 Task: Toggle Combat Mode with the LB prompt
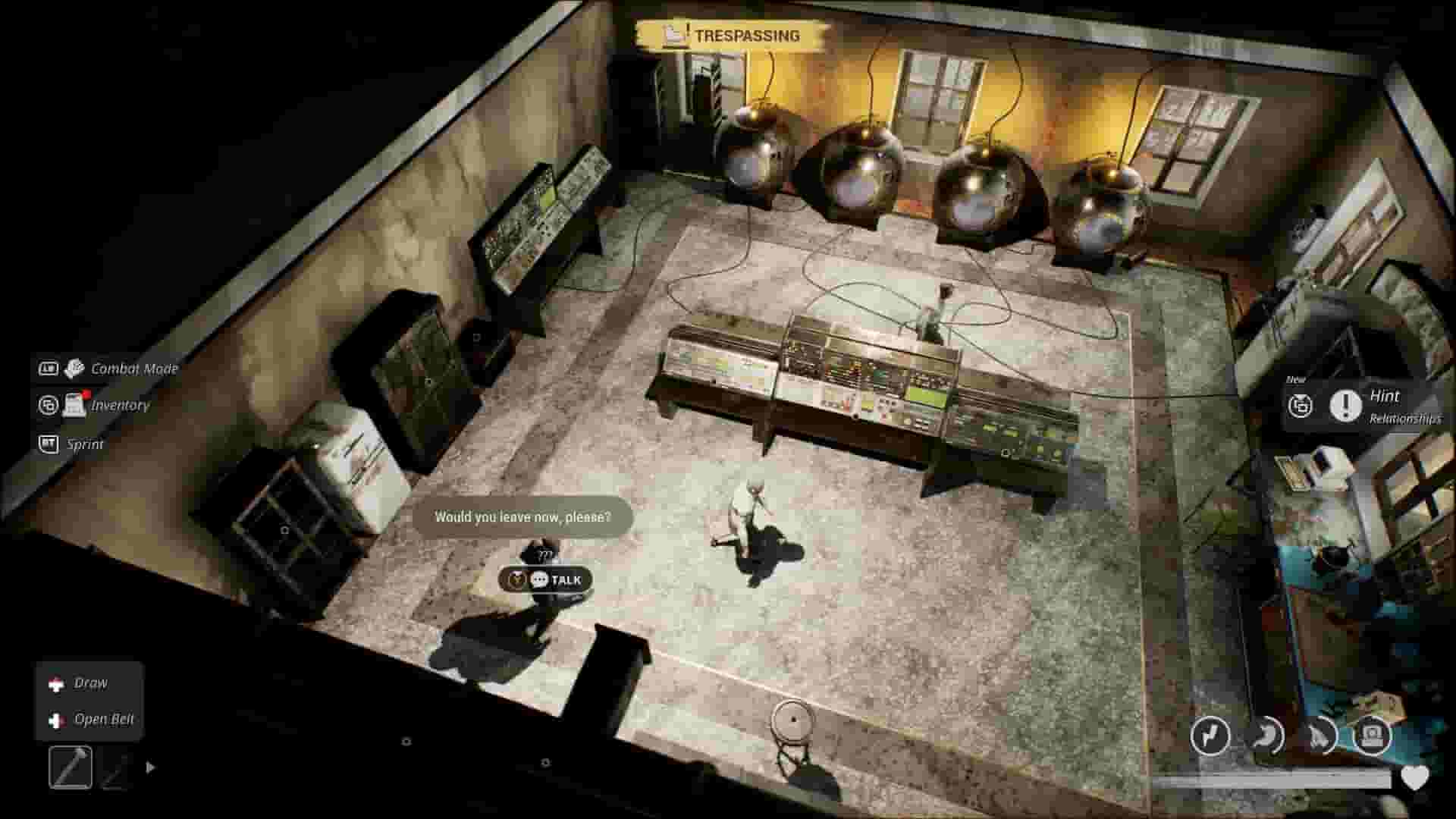47,369
